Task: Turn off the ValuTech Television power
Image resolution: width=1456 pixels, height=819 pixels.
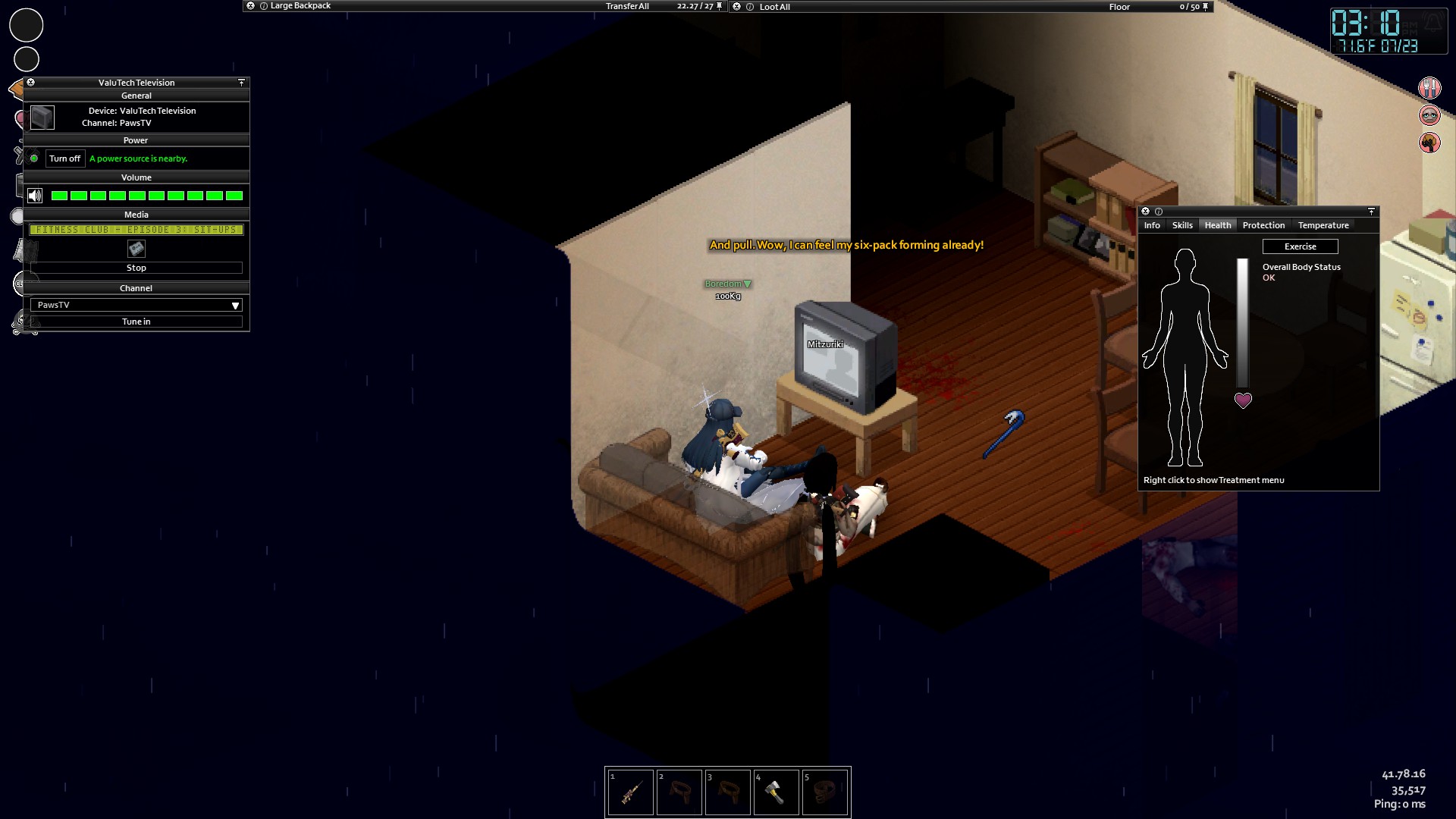Action: click(x=64, y=158)
